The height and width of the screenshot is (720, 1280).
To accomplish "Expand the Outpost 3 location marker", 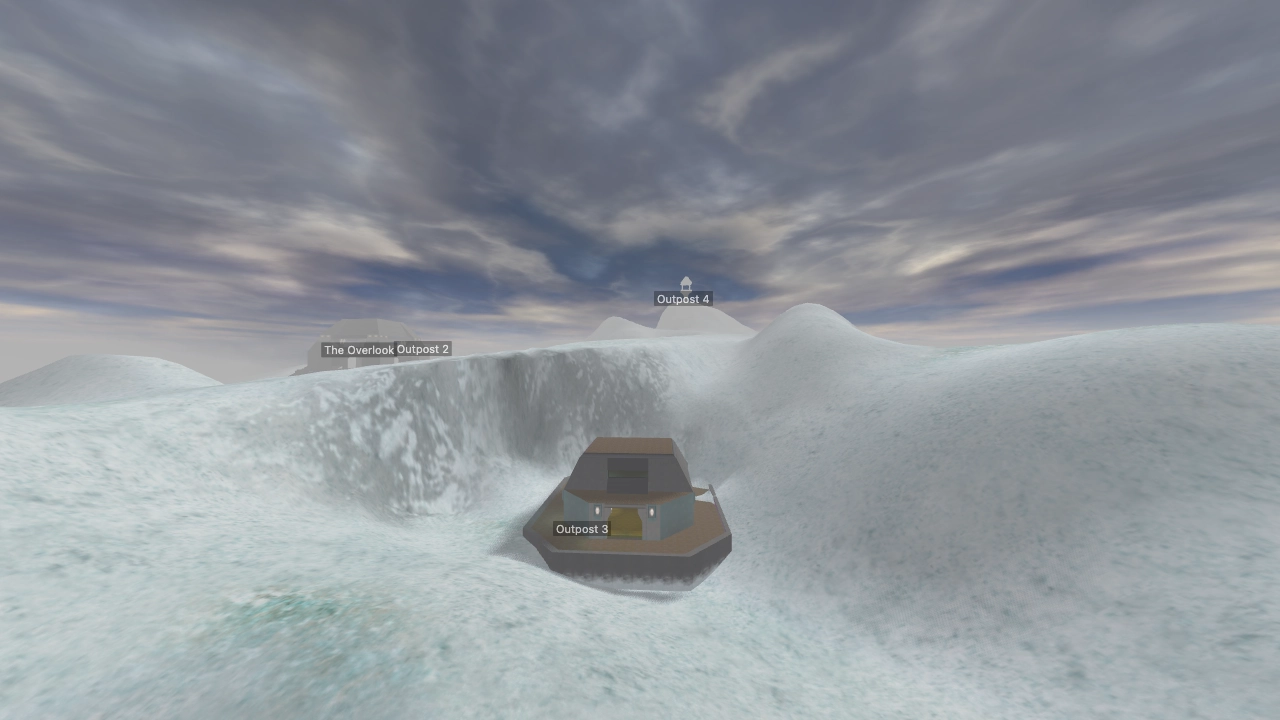I will [x=582, y=528].
